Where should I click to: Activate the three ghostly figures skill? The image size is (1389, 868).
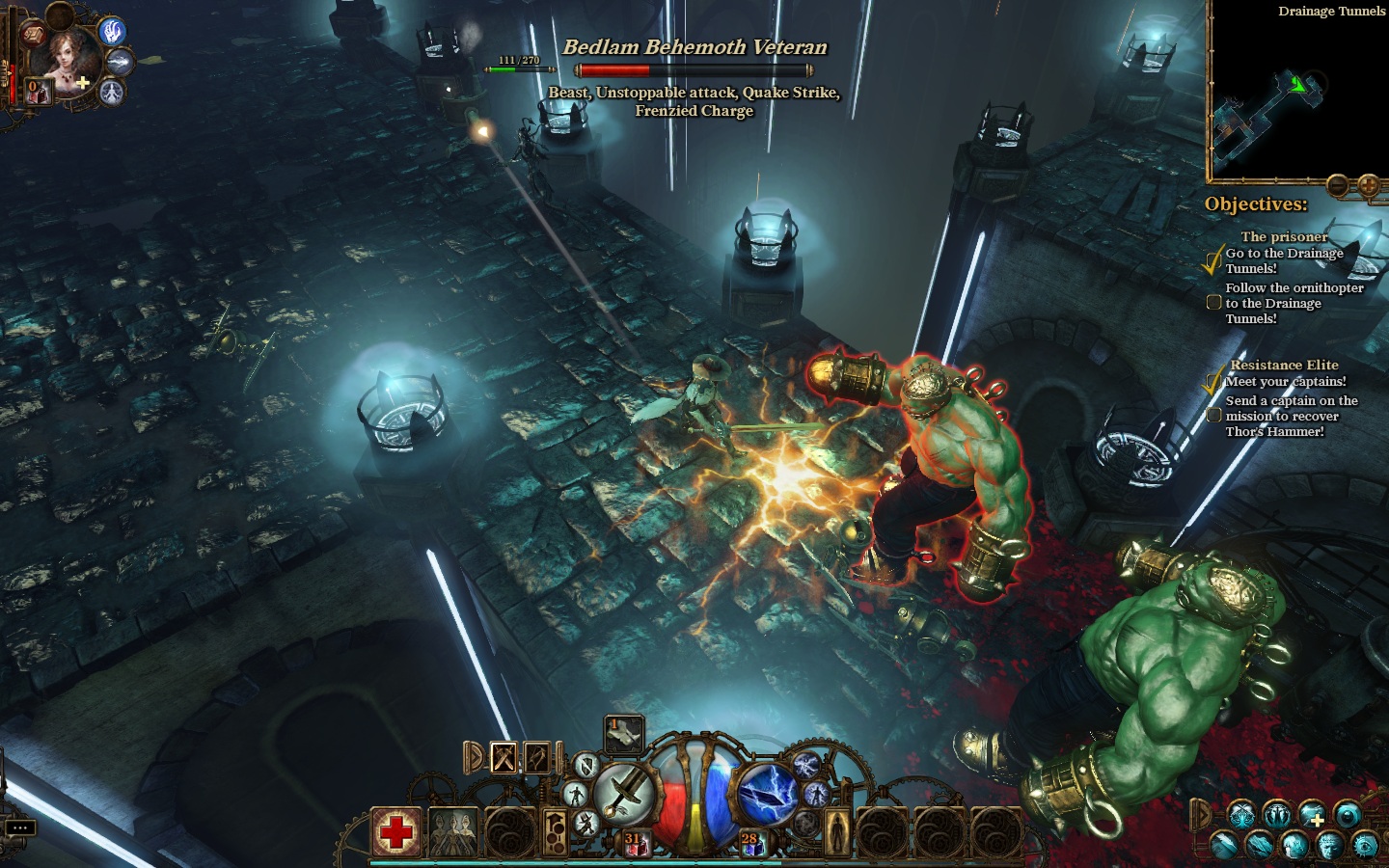coord(452,831)
